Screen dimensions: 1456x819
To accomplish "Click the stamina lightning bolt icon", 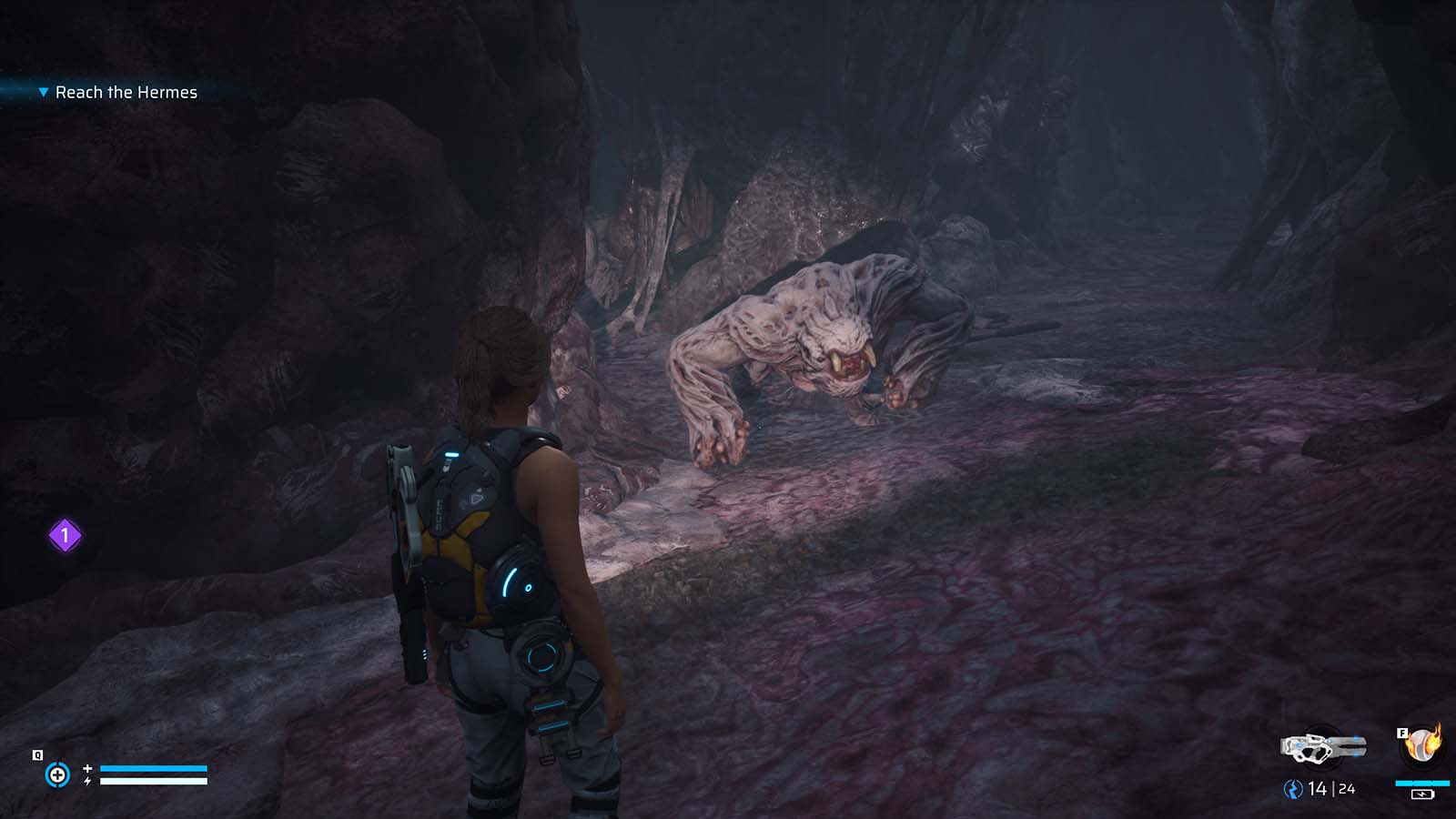I will click(x=87, y=782).
